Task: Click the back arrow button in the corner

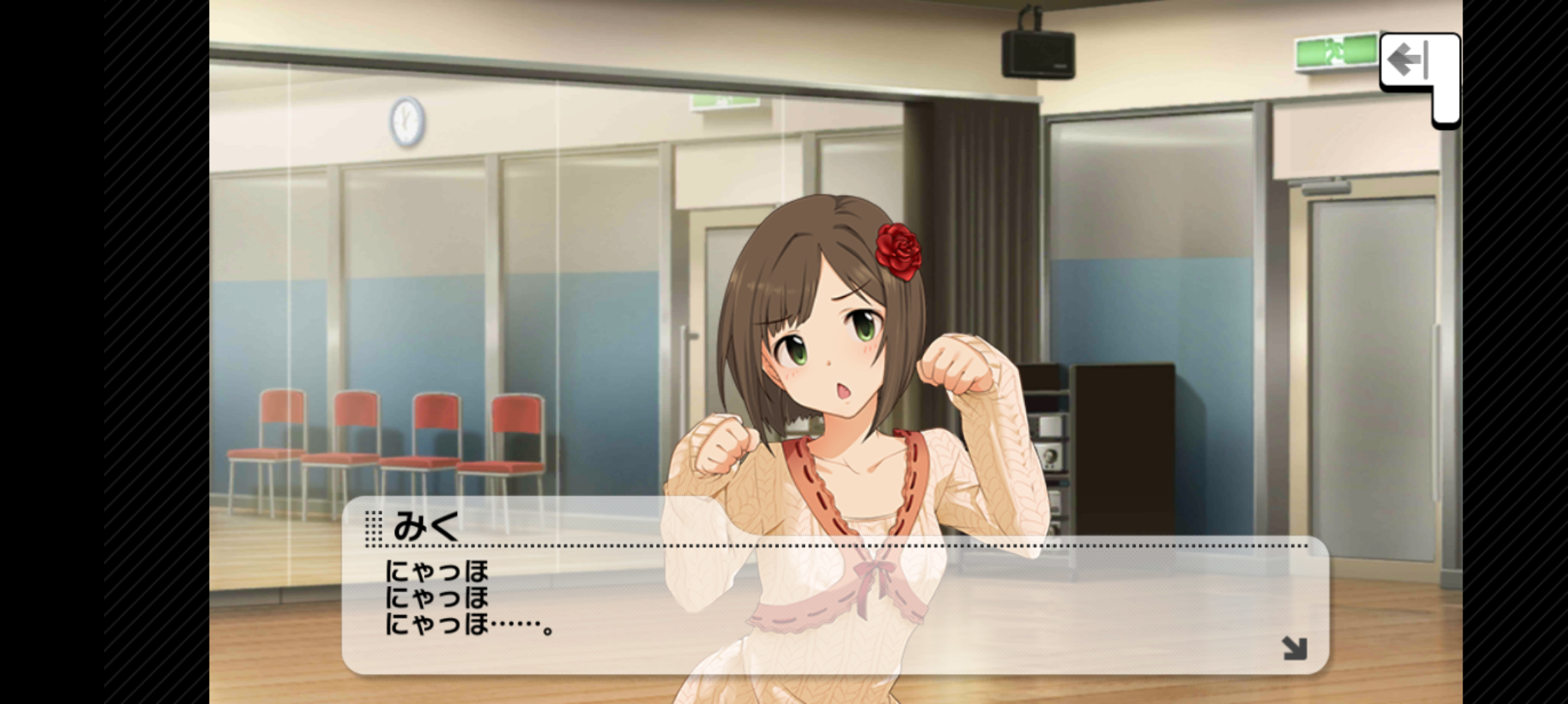Action: (x=1413, y=61)
